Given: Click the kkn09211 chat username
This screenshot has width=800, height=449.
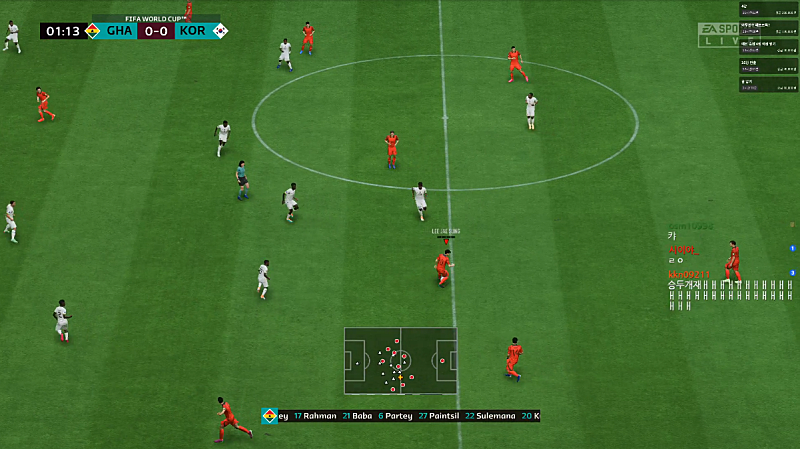Looking at the screenshot, I should click(689, 273).
